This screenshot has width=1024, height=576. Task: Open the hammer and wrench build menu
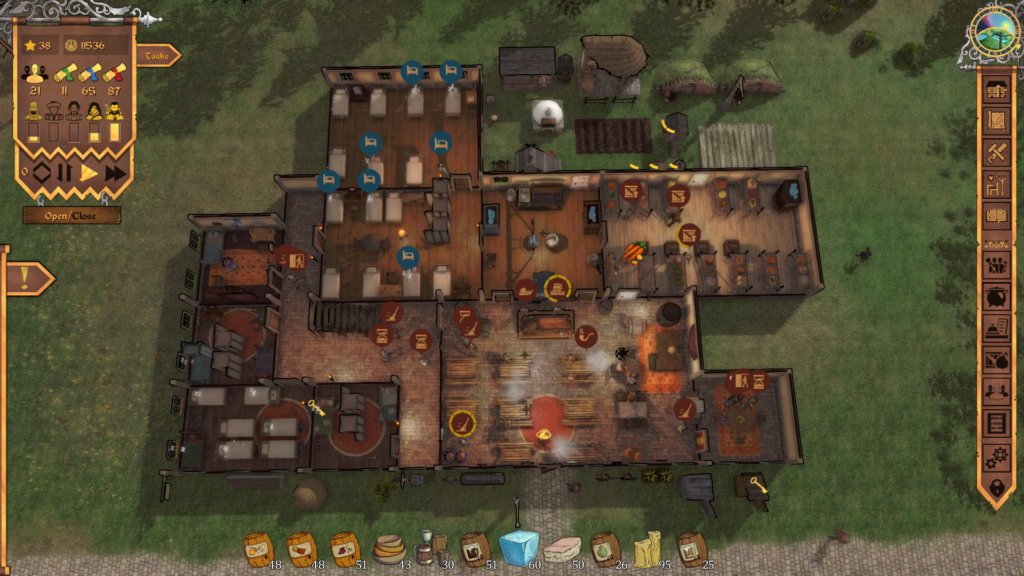pos(996,152)
